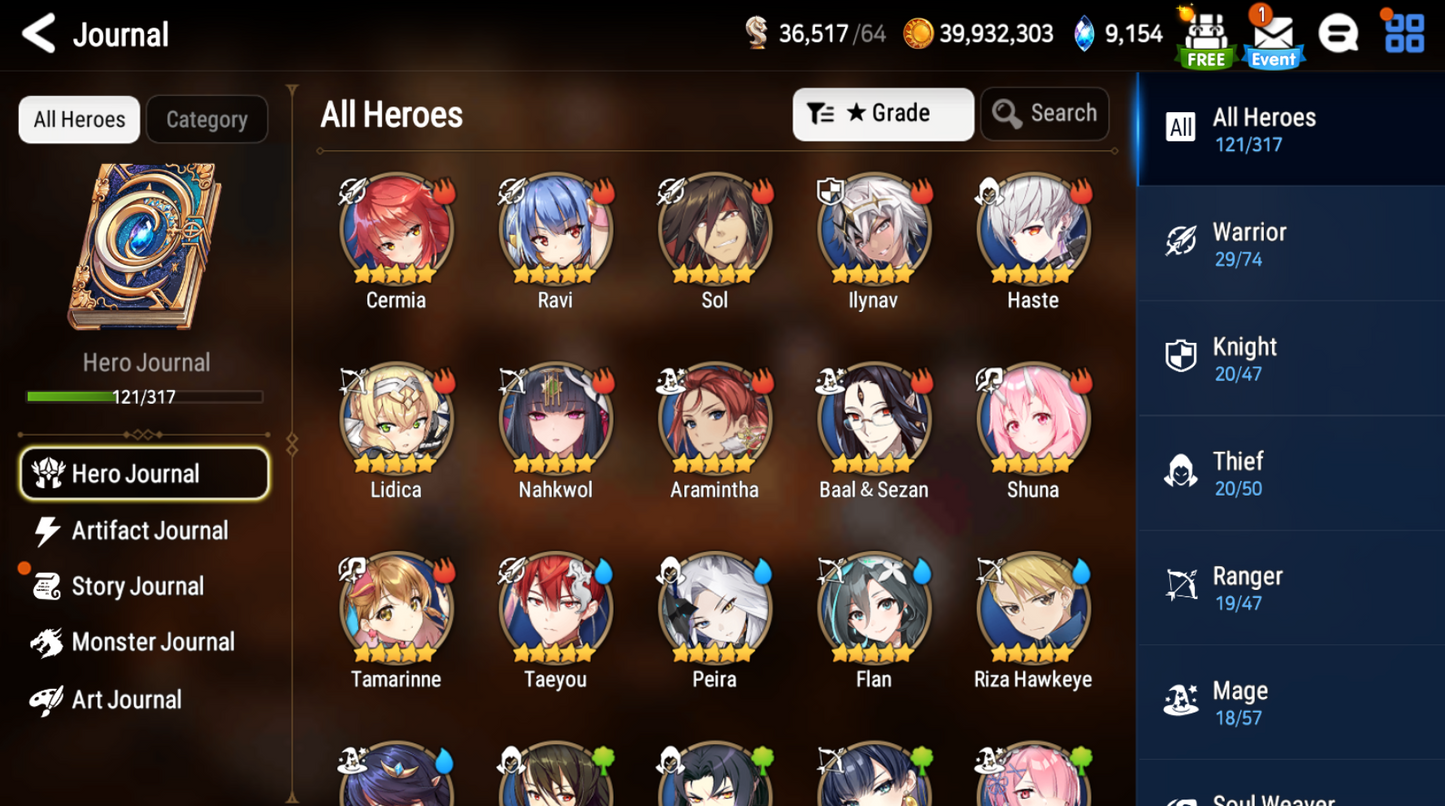Select Cermia's hero portrait
The image size is (1445, 806).
(396, 228)
